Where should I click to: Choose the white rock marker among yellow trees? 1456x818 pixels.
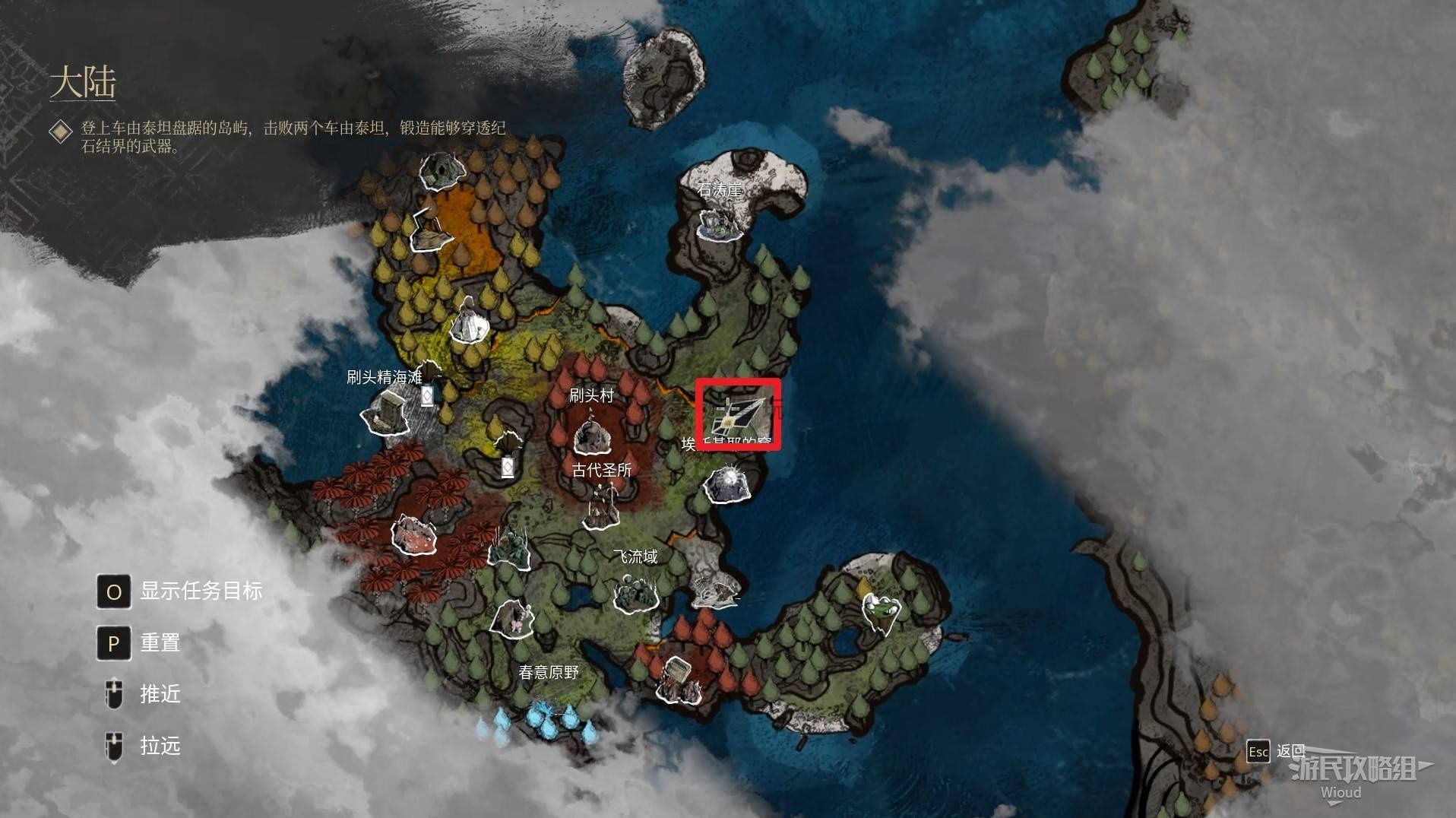[469, 322]
